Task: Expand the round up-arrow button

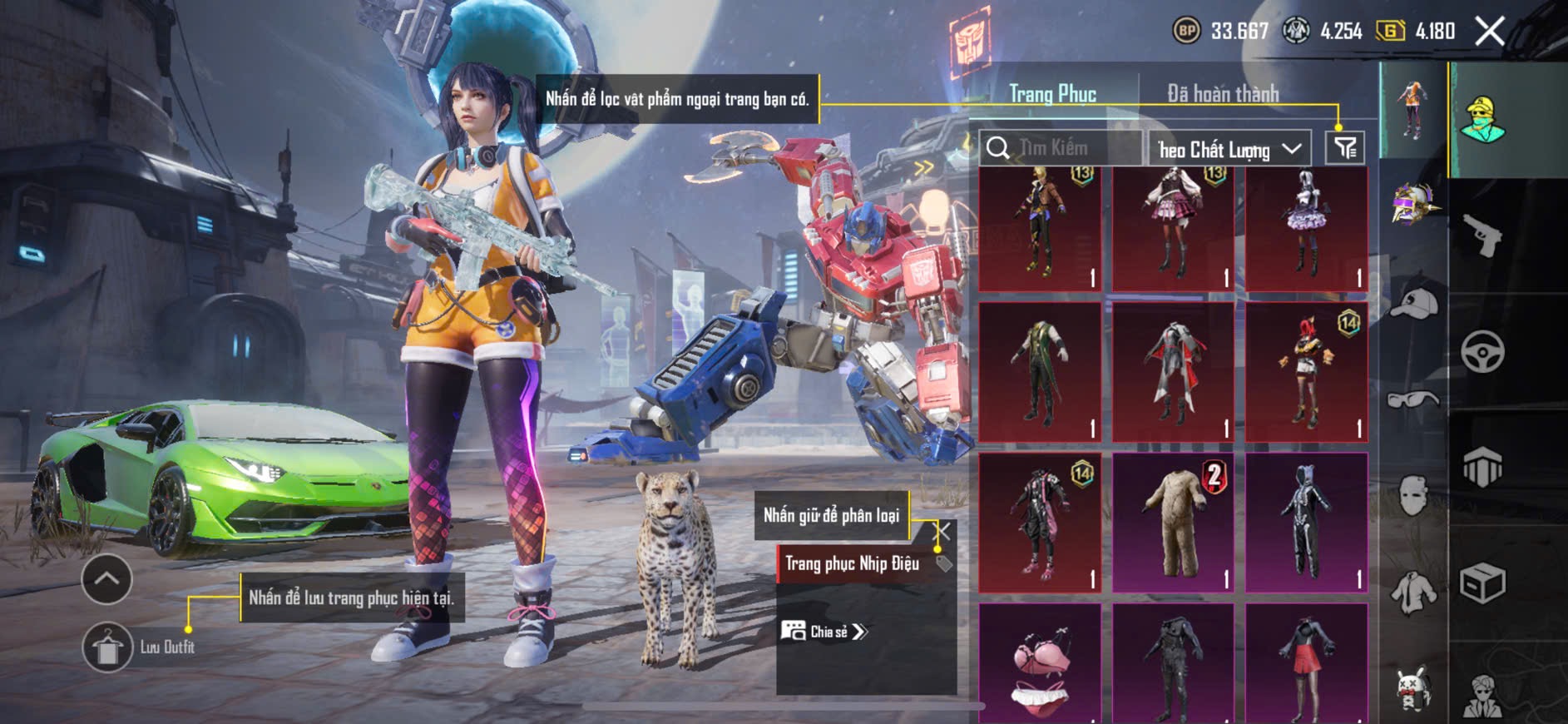Action: pos(106,579)
